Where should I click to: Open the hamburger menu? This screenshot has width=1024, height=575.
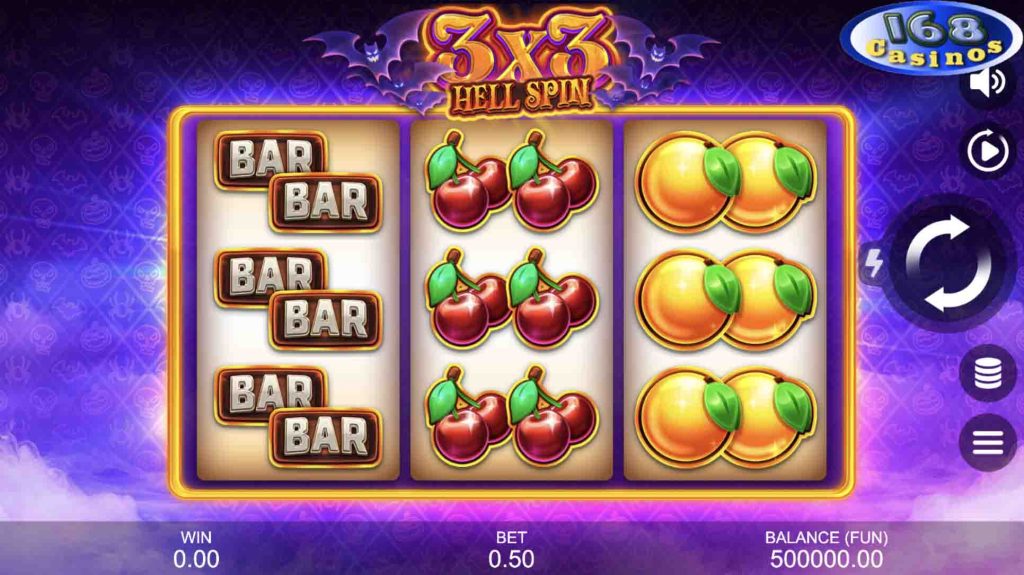point(987,441)
